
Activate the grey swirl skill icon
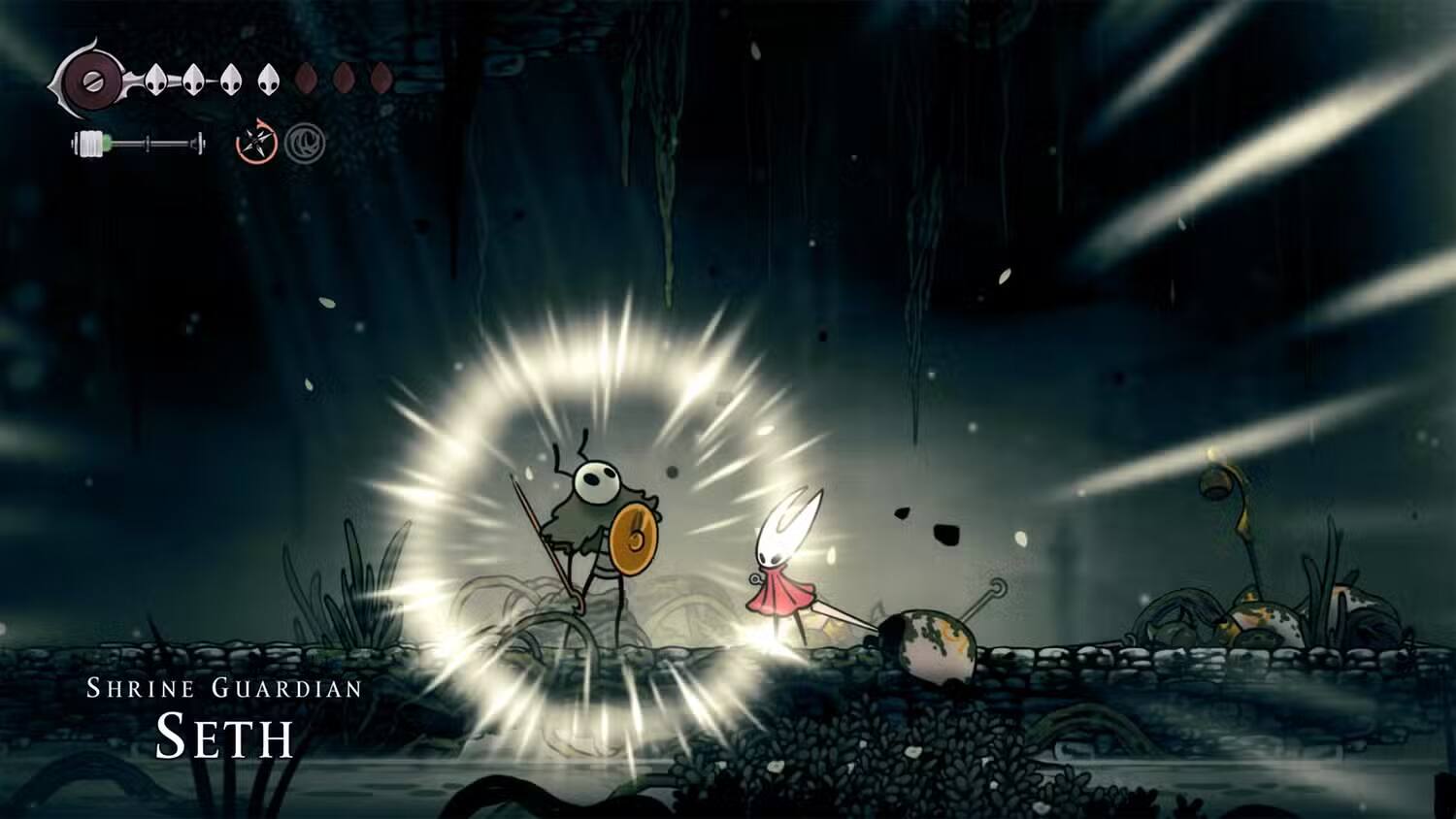(305, 144)
